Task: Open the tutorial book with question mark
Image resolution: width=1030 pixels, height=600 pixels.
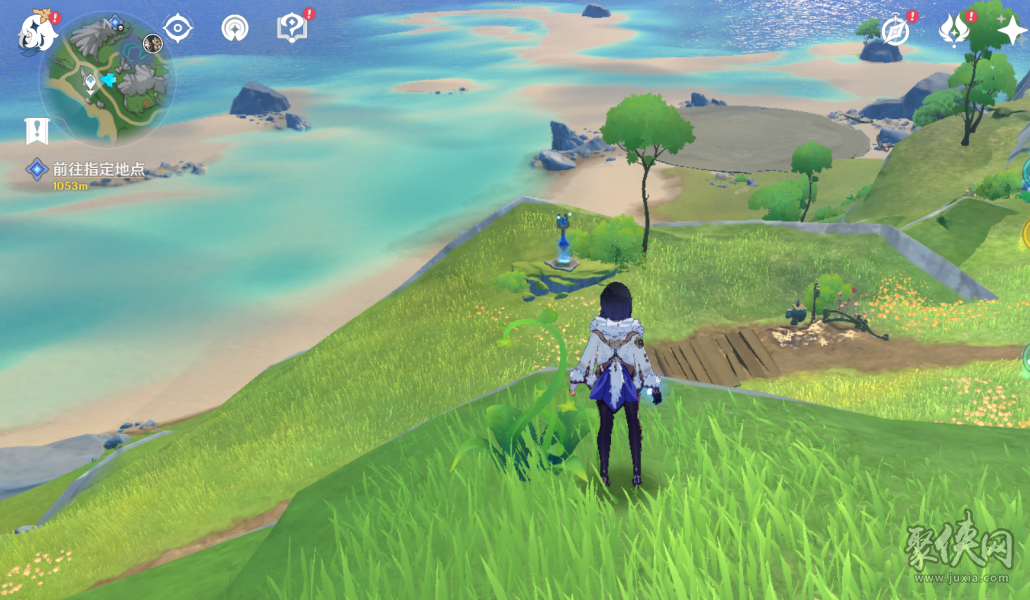Action: point(291,28)
